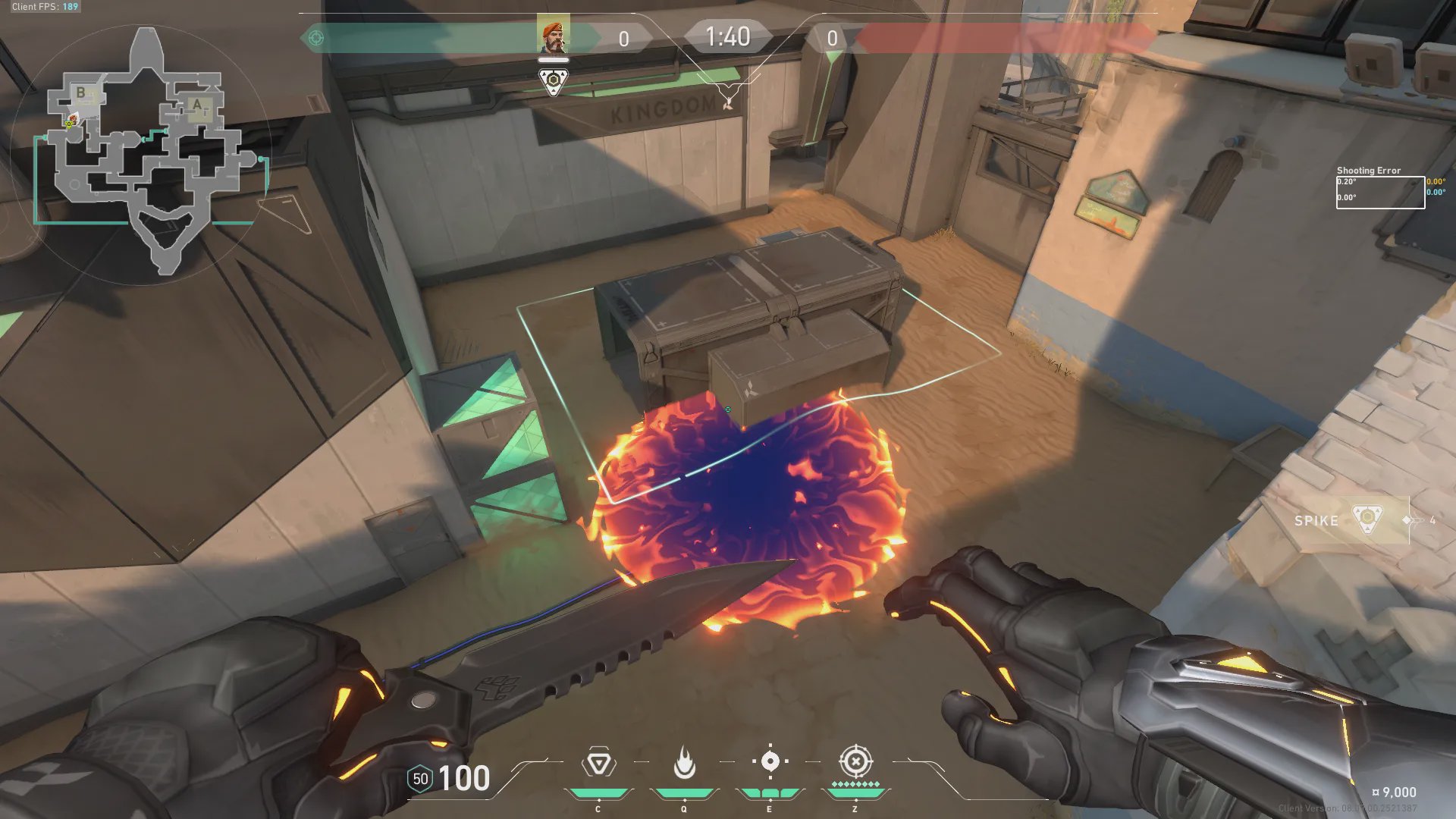Click the A site marker on minimap
The image size is (1456, 819).
[197, 105]
